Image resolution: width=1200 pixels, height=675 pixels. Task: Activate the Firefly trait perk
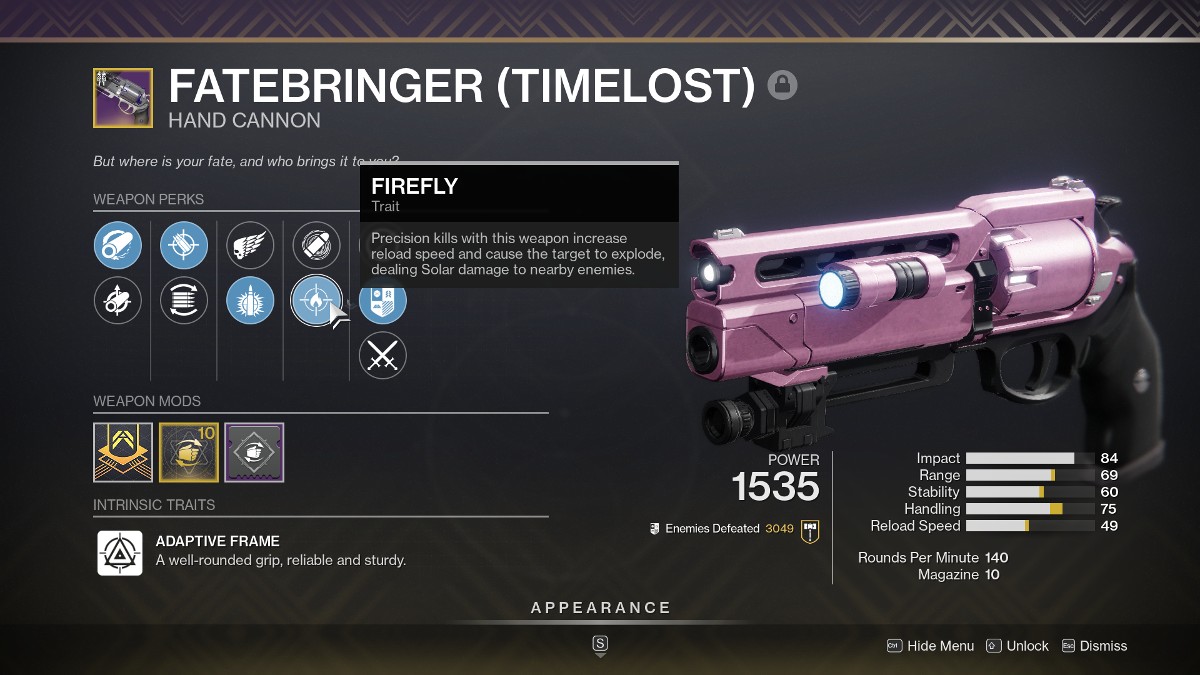[x=316, y=300]
